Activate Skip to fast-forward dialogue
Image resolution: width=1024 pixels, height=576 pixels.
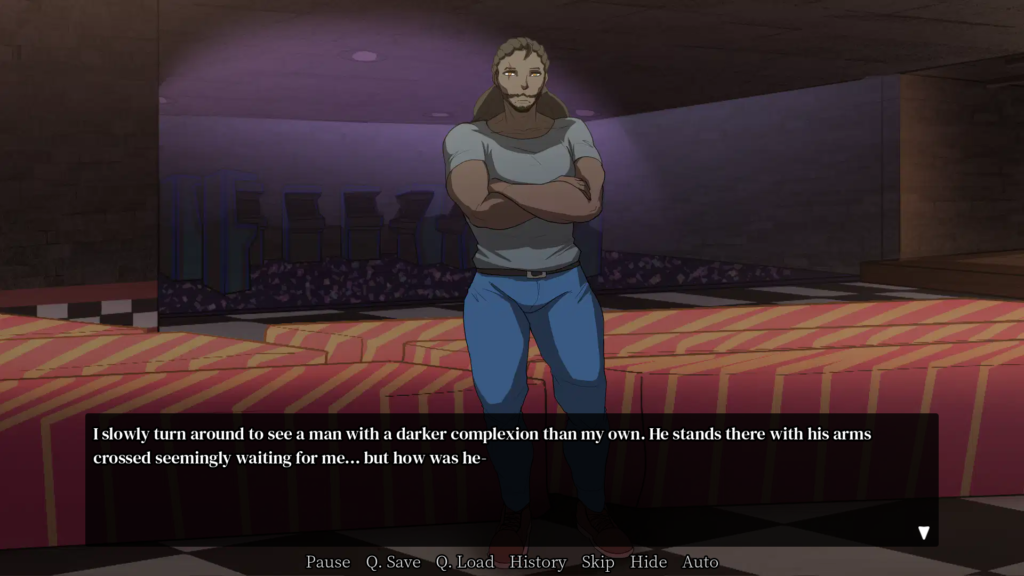pyautogui.click(x=598, y=562)
